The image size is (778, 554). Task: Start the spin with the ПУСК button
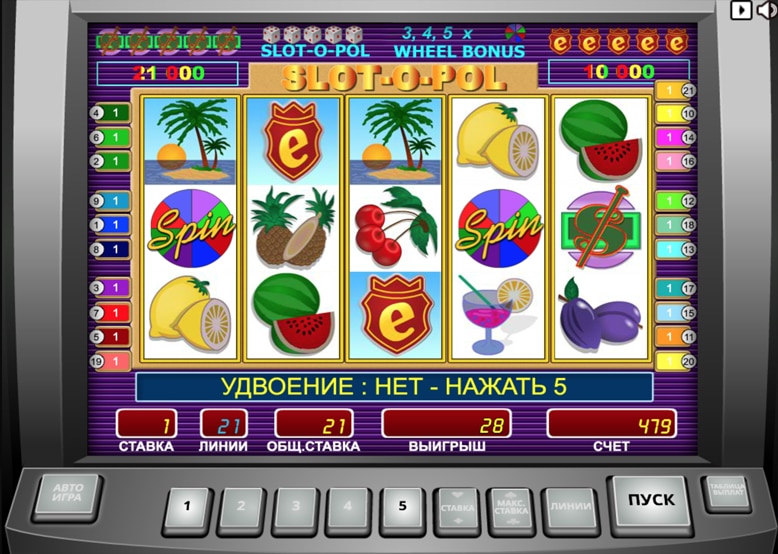(x=650, y=499)
